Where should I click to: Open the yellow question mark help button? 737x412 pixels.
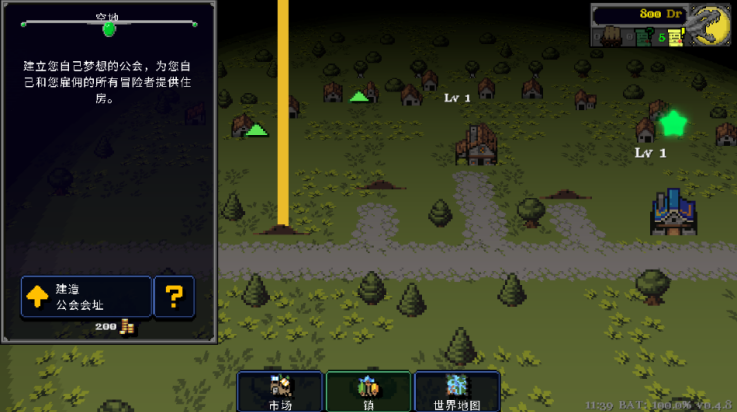tap(174, 296)
